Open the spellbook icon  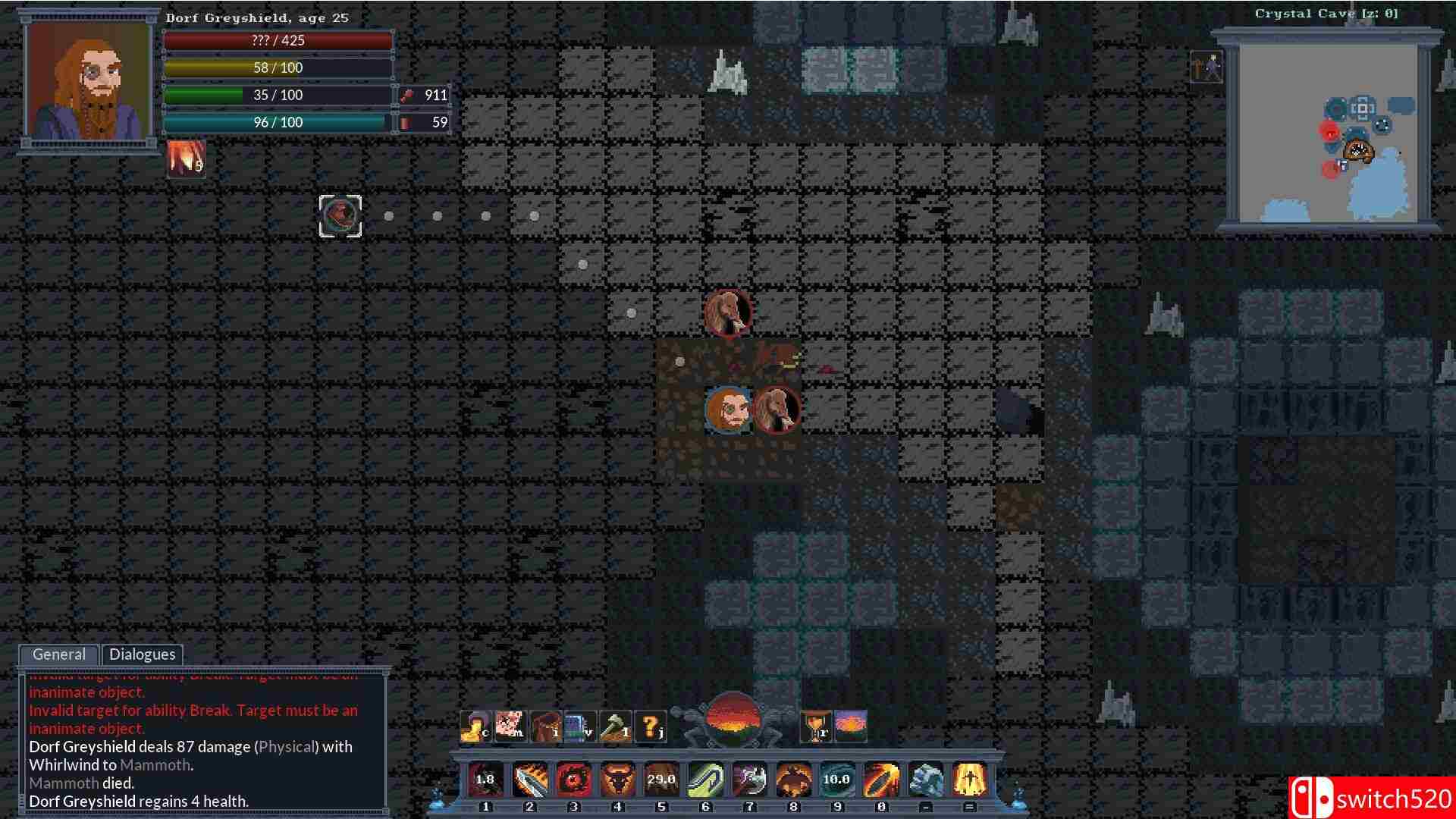coord(580,724)
